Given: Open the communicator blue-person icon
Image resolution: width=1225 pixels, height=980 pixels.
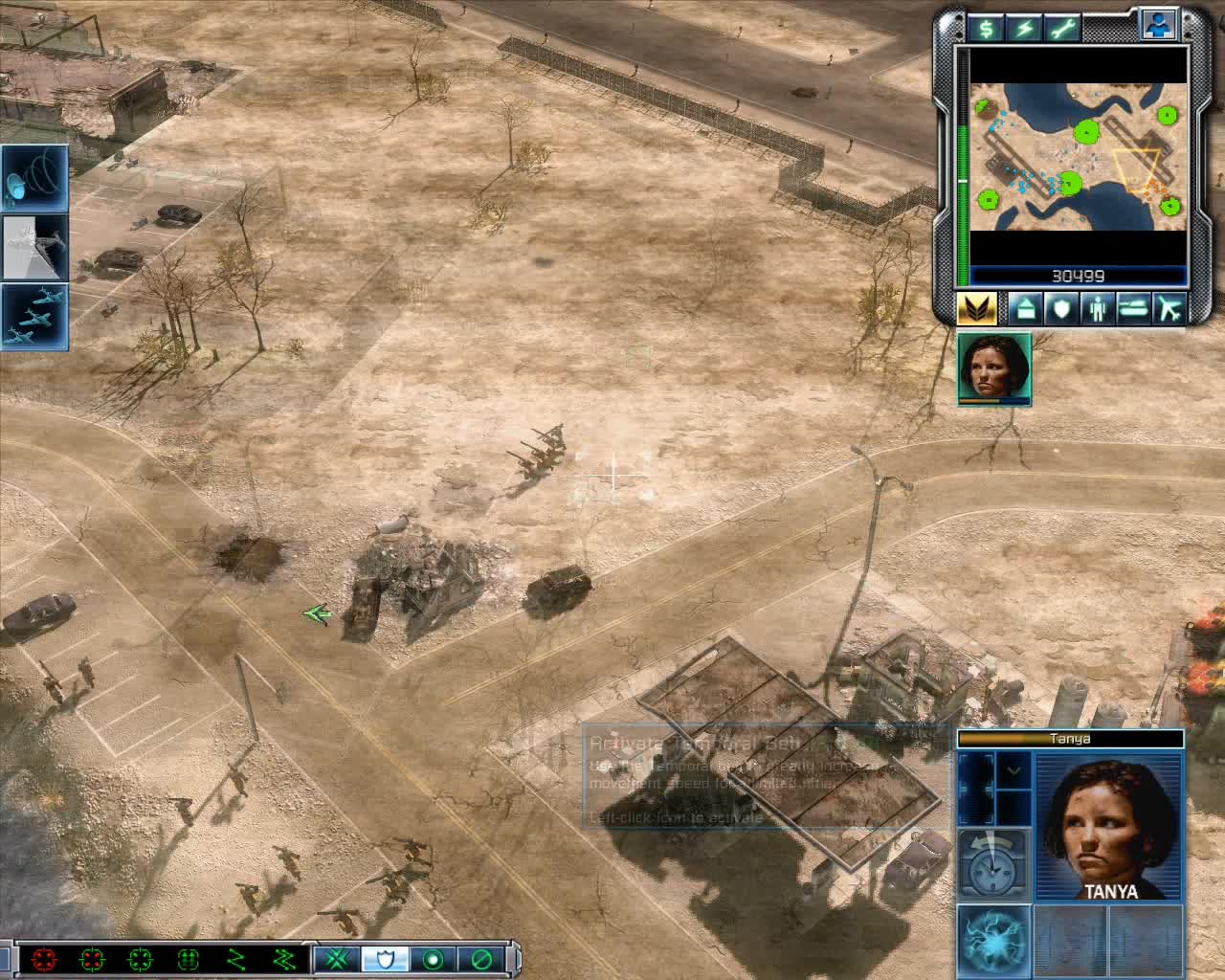Looking at the screenshot, I should point(1157,24).
